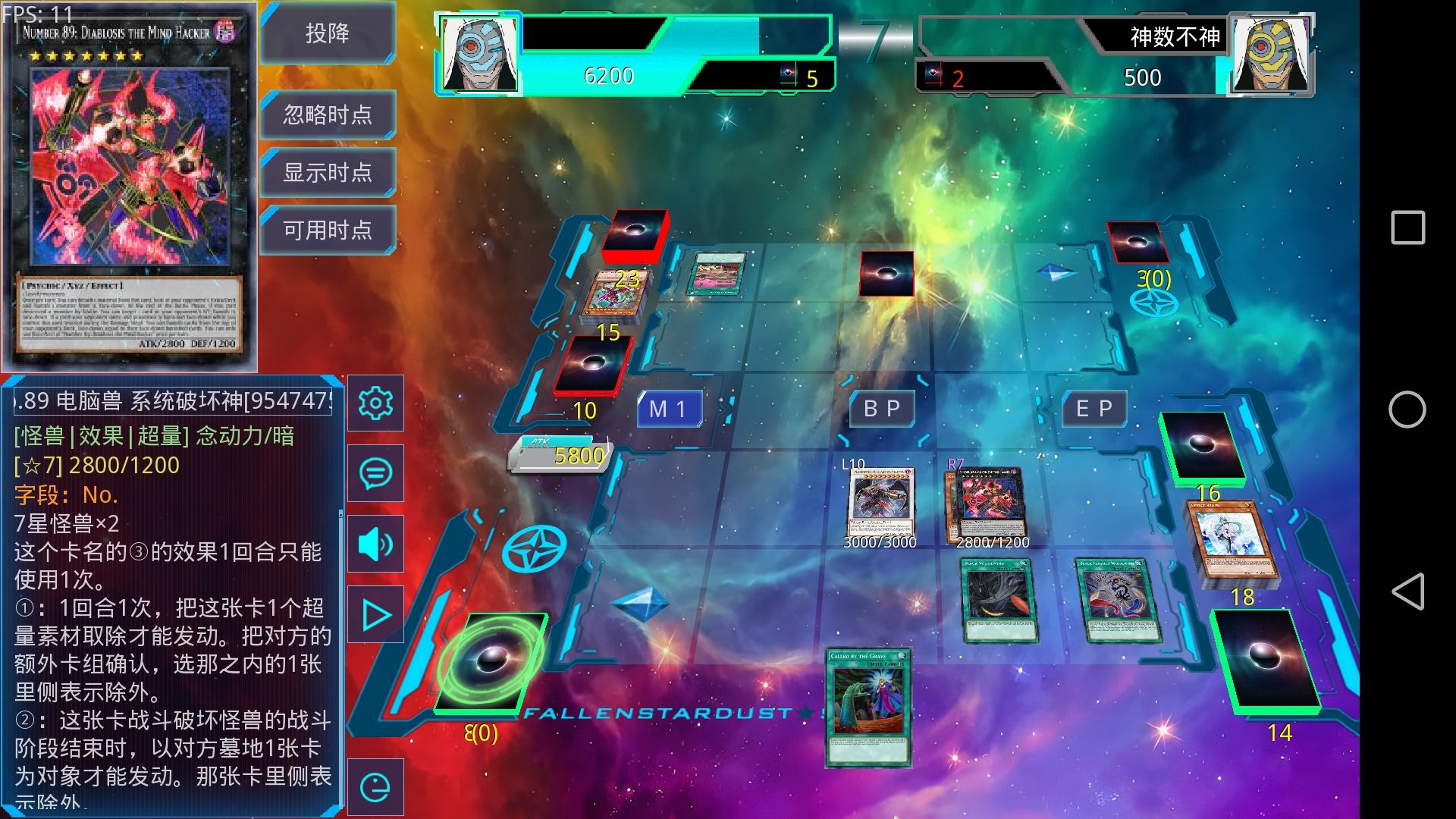1456x819 pixels.
Task: Activate the 可用时点 option
Action: click(x=328, y=230)
